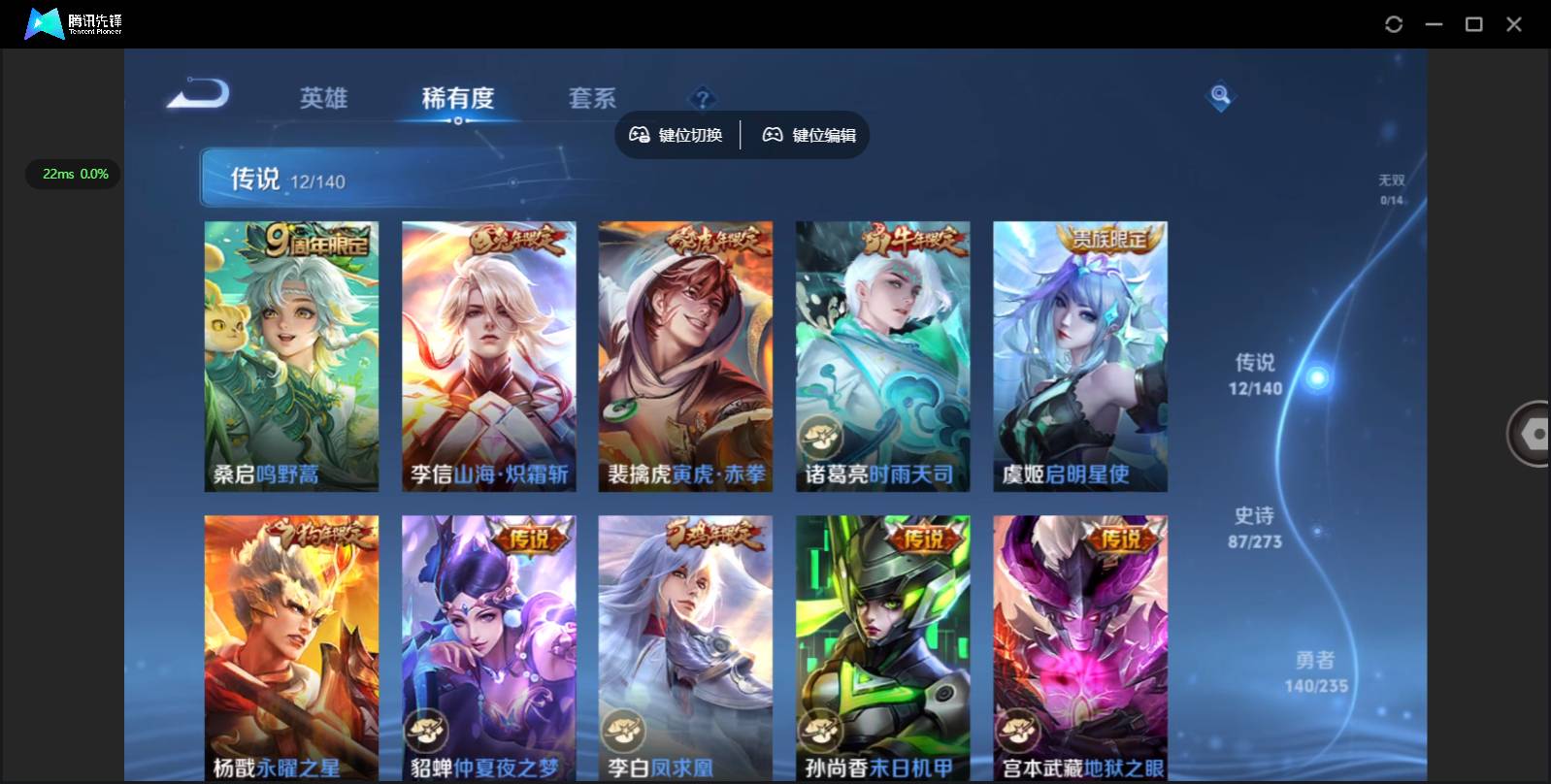
Task: Click the Tencent Pioneer logo
Action: [x=44, y=23]
